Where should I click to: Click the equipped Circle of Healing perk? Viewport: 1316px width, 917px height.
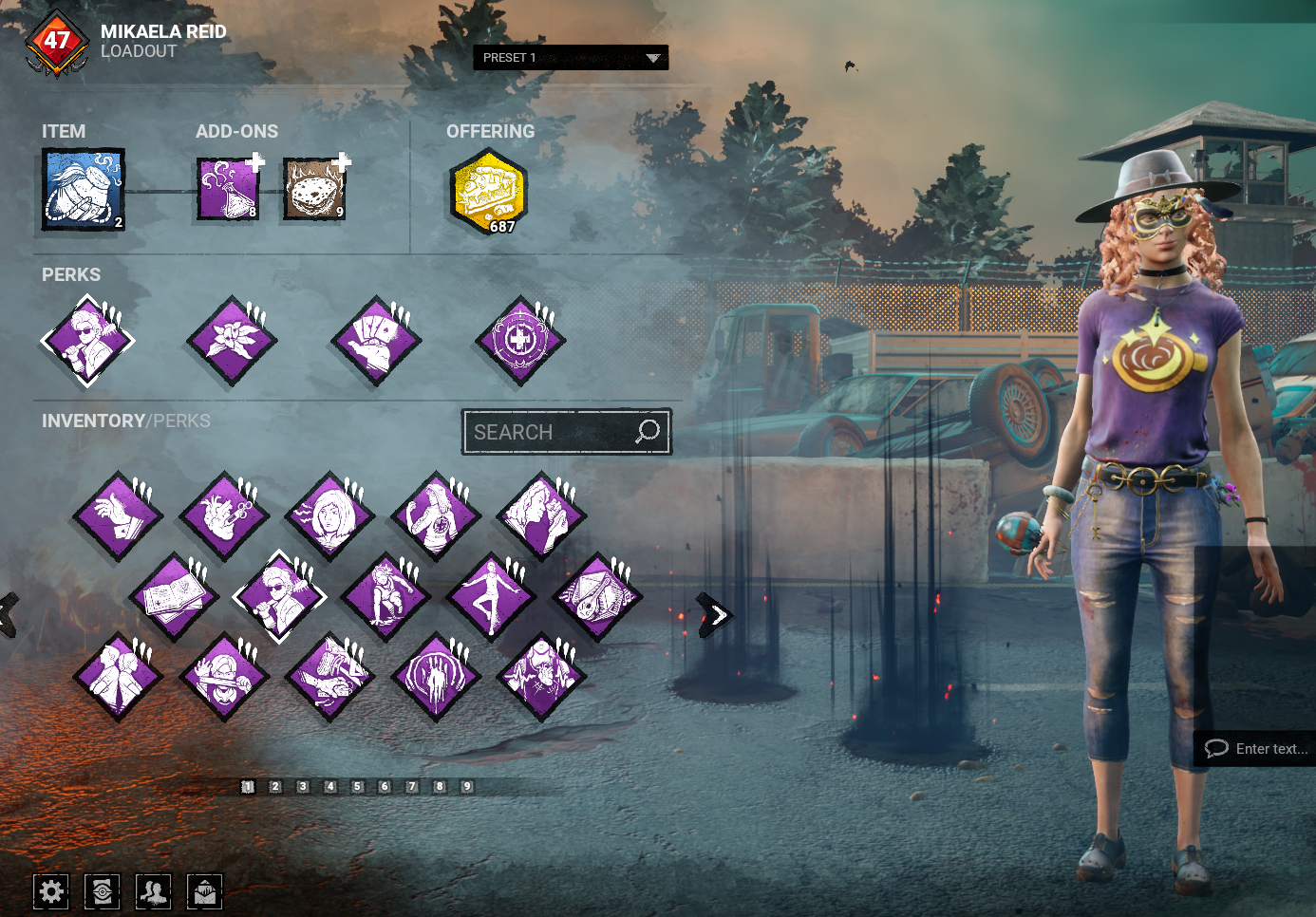tap(519, 340)
